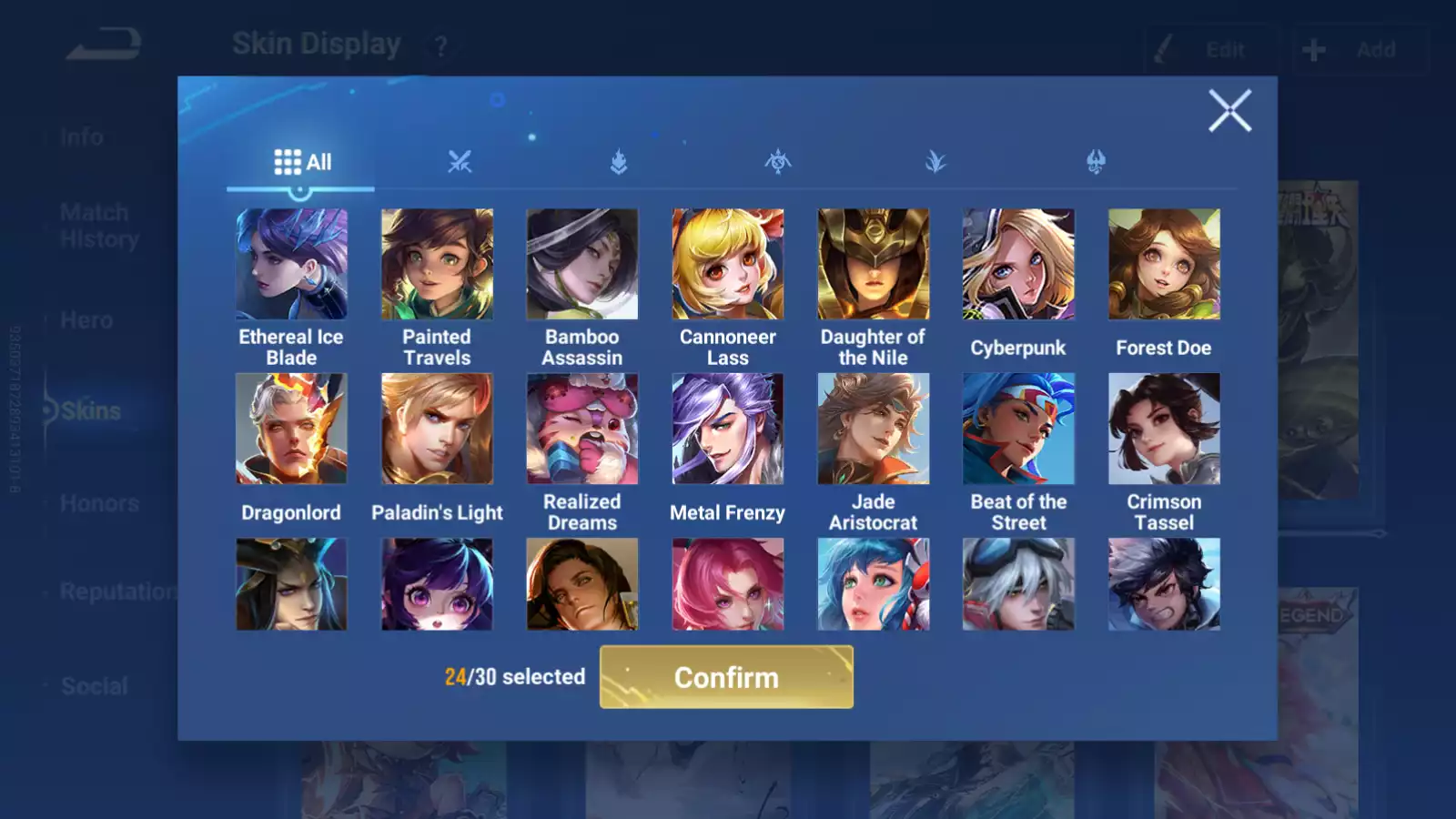The width and height of the screenshot is (1456, 819).
Task: Select Beat of the Street skin
Action: 1018,429
